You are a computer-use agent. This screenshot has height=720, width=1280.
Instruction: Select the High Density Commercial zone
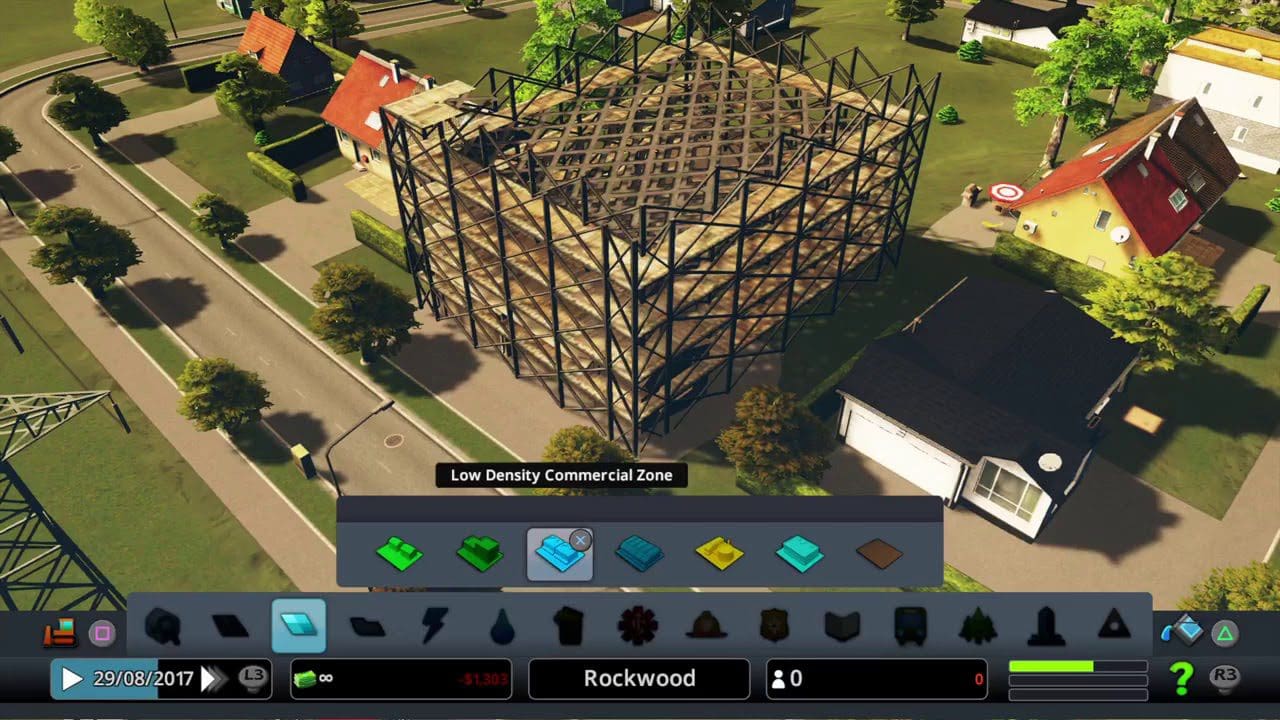click(x=640, y=553)
